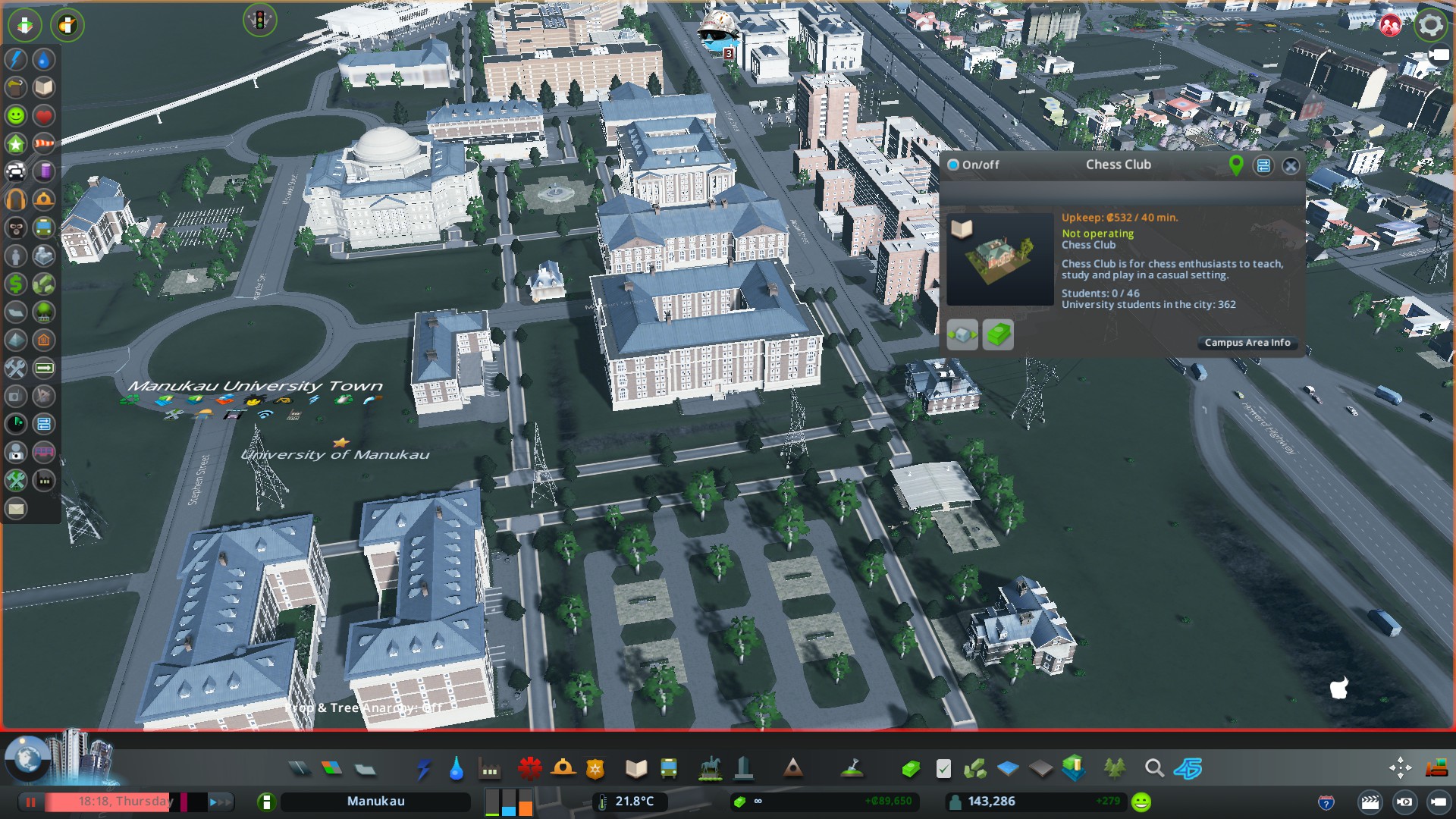Open the public transport bus menu
Image resolution: width=1456 pixels, height=819 pixels.
point(669,769)
